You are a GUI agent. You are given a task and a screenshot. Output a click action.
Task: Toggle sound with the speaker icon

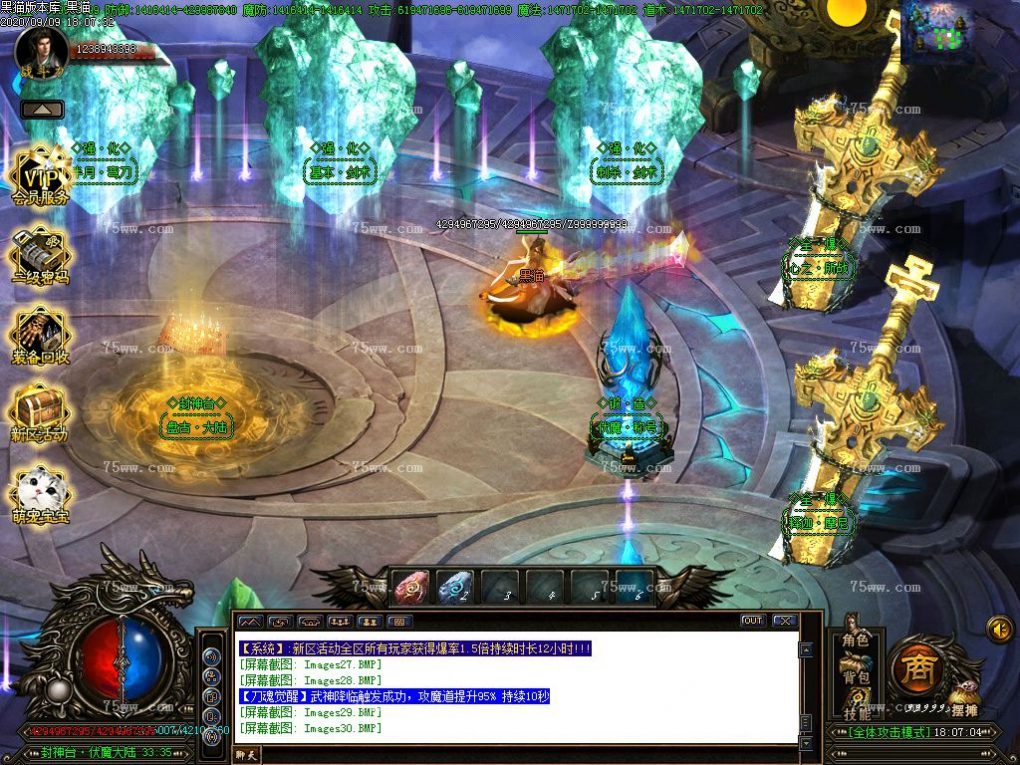click(x=999, y=629)
